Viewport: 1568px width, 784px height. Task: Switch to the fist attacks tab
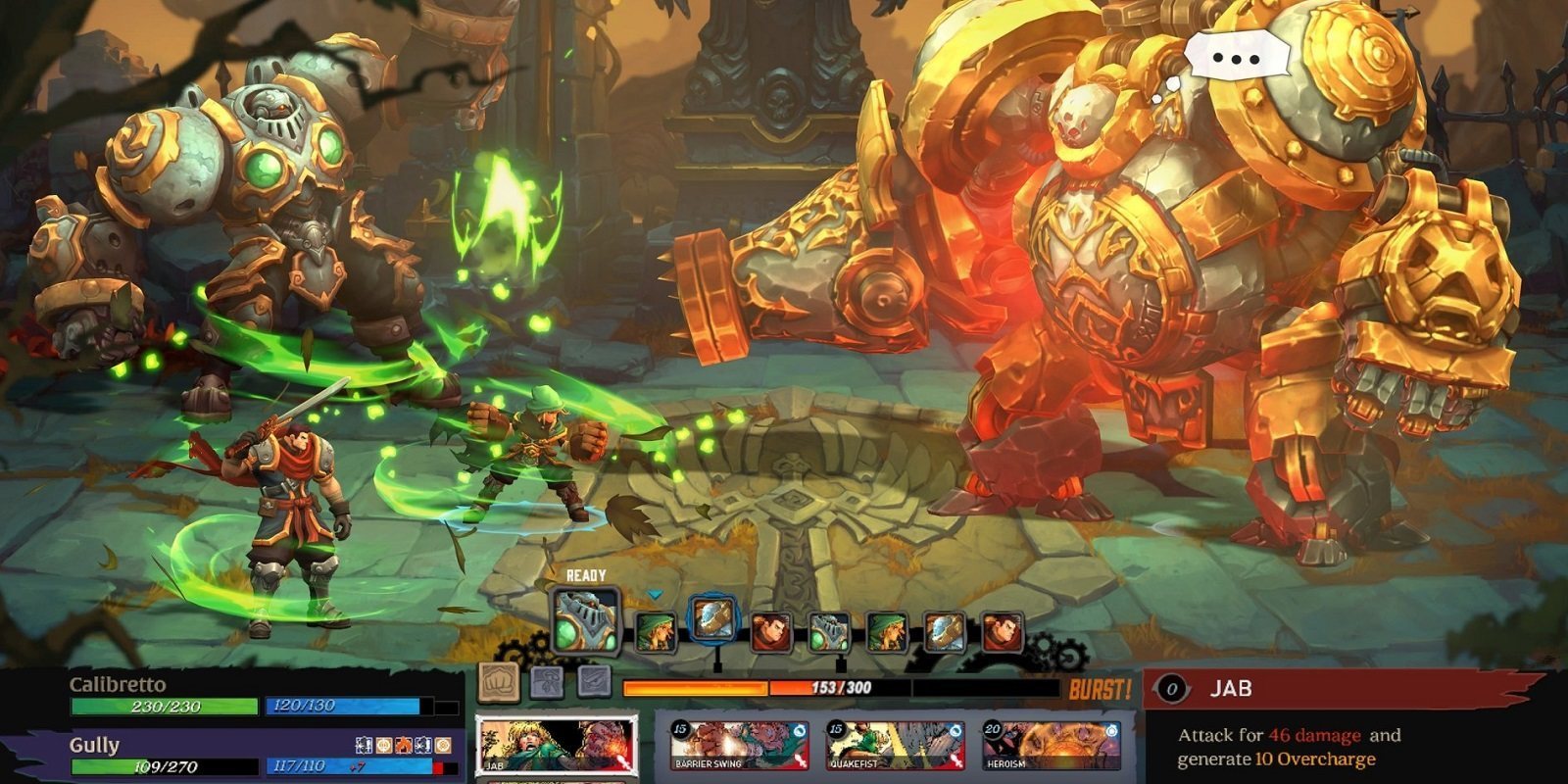(497, 681)
